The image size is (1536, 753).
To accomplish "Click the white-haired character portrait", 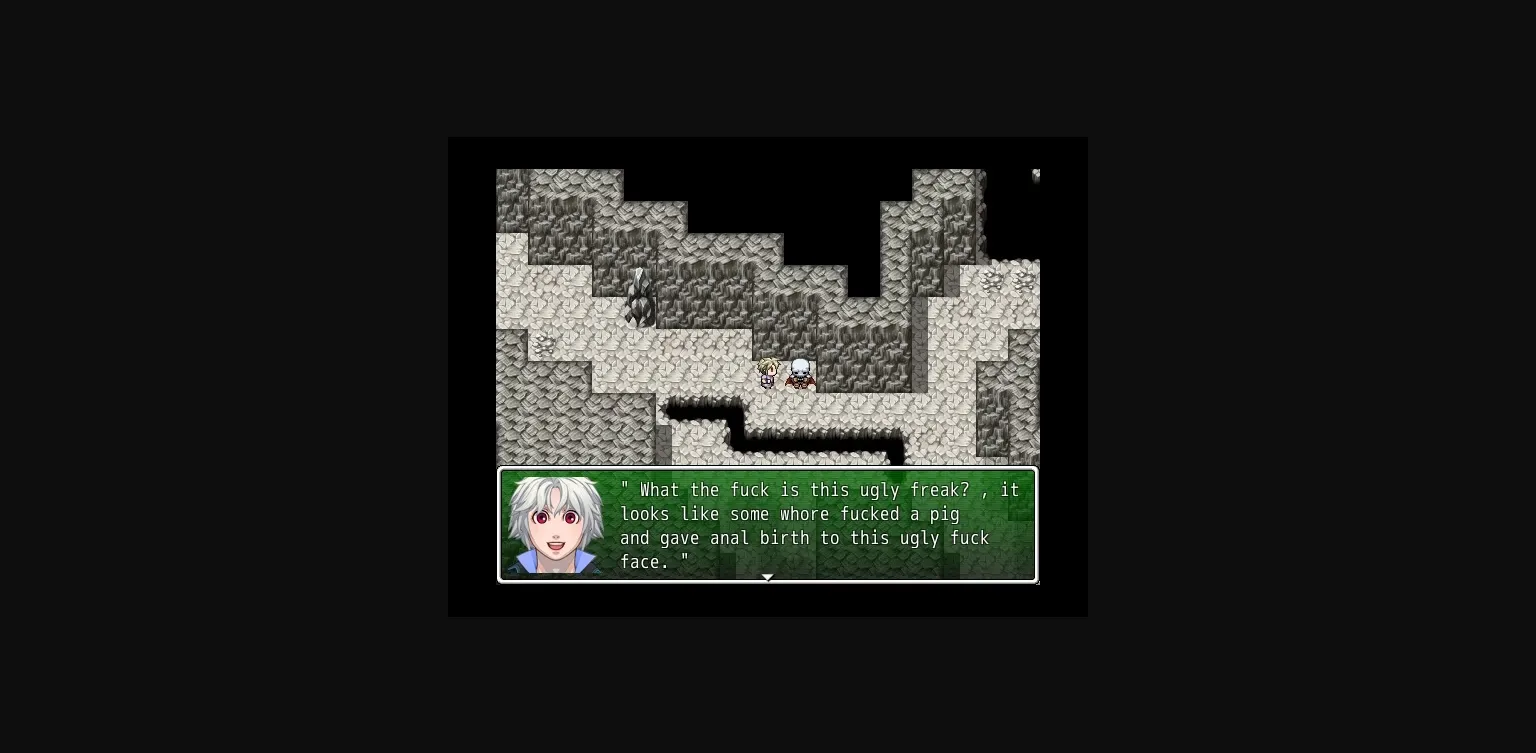I will pyautogui.click(x=553, y=525).
